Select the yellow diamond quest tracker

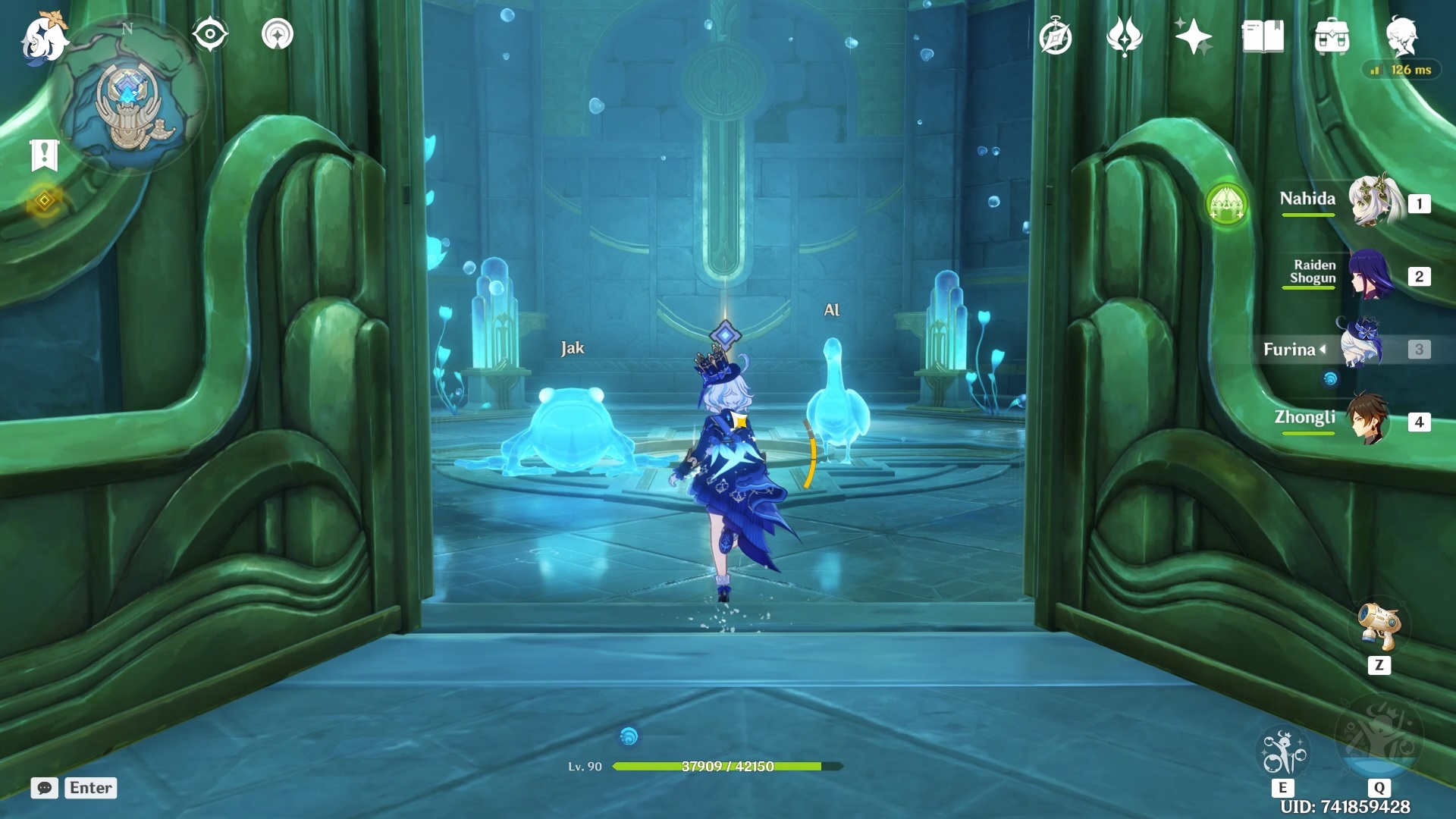click(x=44, y=201)
